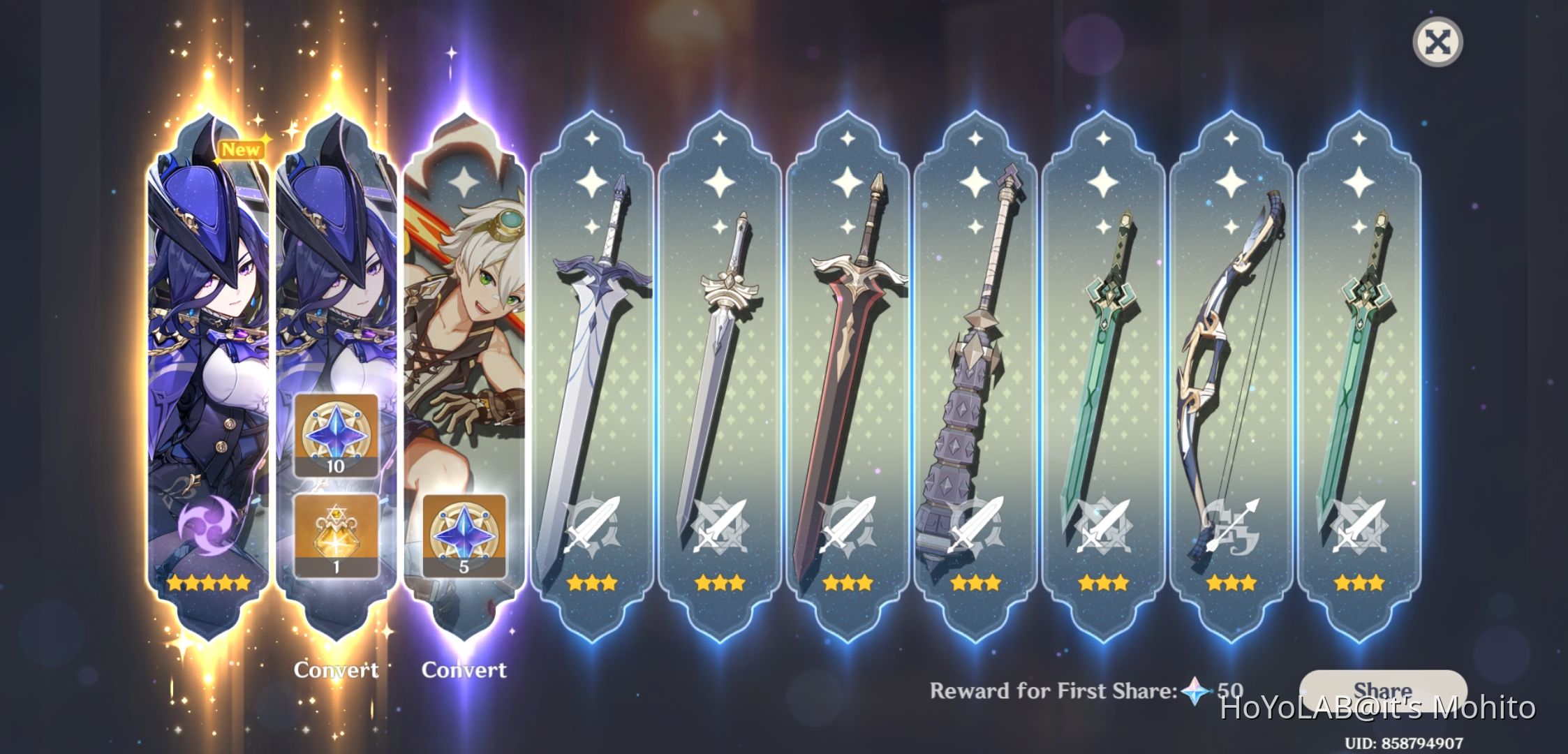Tap the New badge on Clorinde's card
Image resolution: width=1568 pixels, height=754 pixels.
pyautogui.click(x=240, y=148)
